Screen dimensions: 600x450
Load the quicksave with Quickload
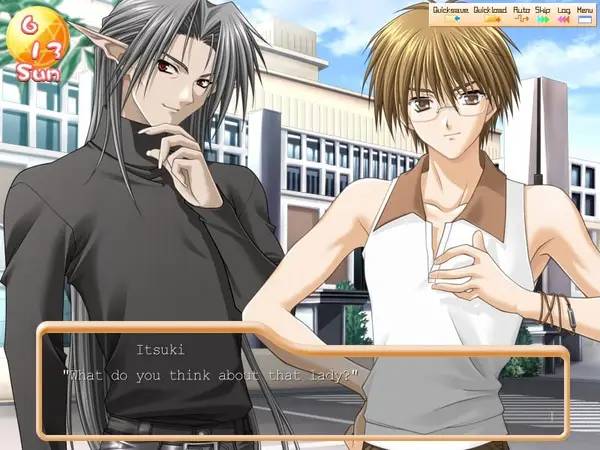click(490, 12)
